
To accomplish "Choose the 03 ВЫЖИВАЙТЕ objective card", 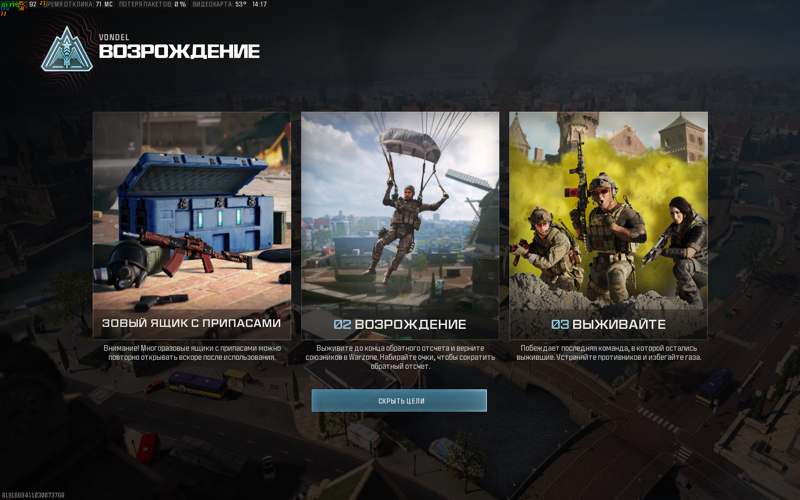I will point(608,225).
